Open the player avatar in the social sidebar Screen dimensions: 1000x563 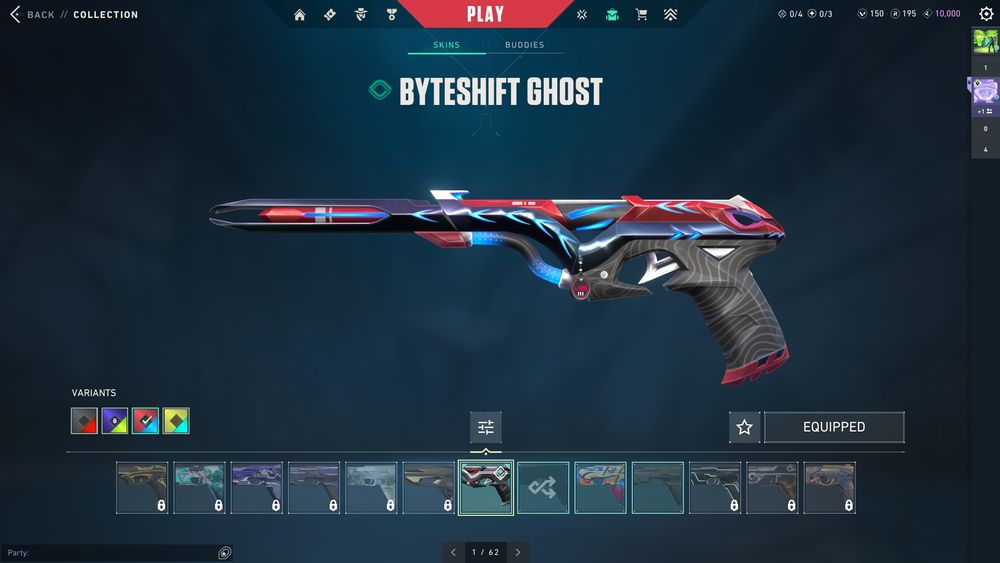tap(985, 43)
